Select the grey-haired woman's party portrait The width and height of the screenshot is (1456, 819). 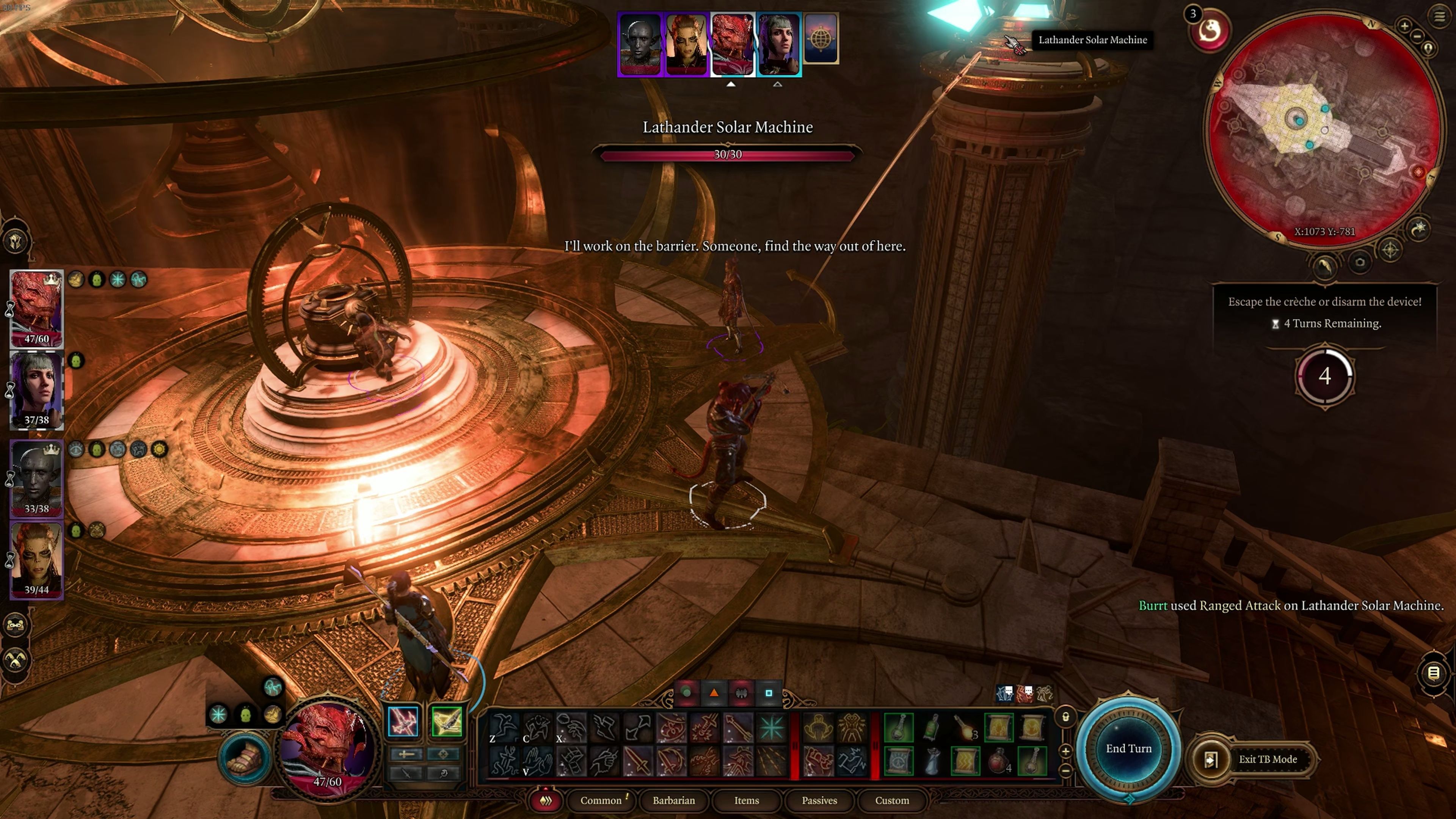tap(36, 390)
